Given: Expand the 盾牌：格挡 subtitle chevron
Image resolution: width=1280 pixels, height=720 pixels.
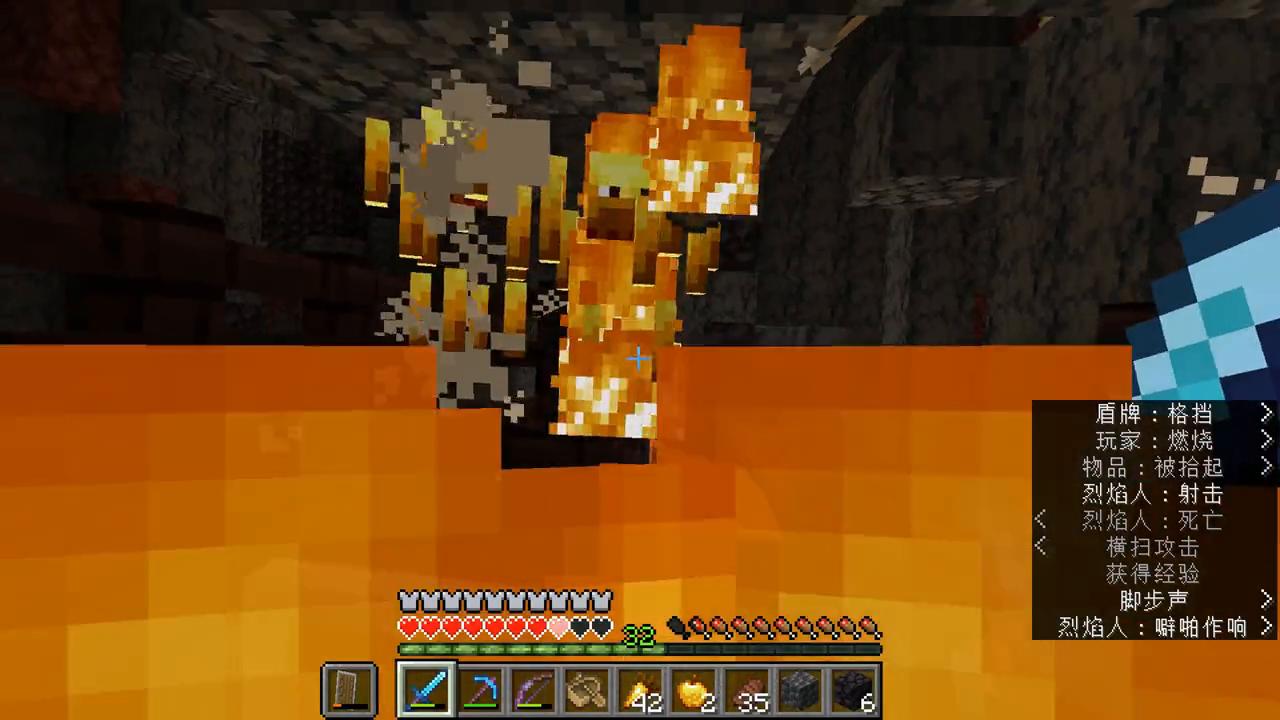Looking at the screenshot, I should point(1266,414).
